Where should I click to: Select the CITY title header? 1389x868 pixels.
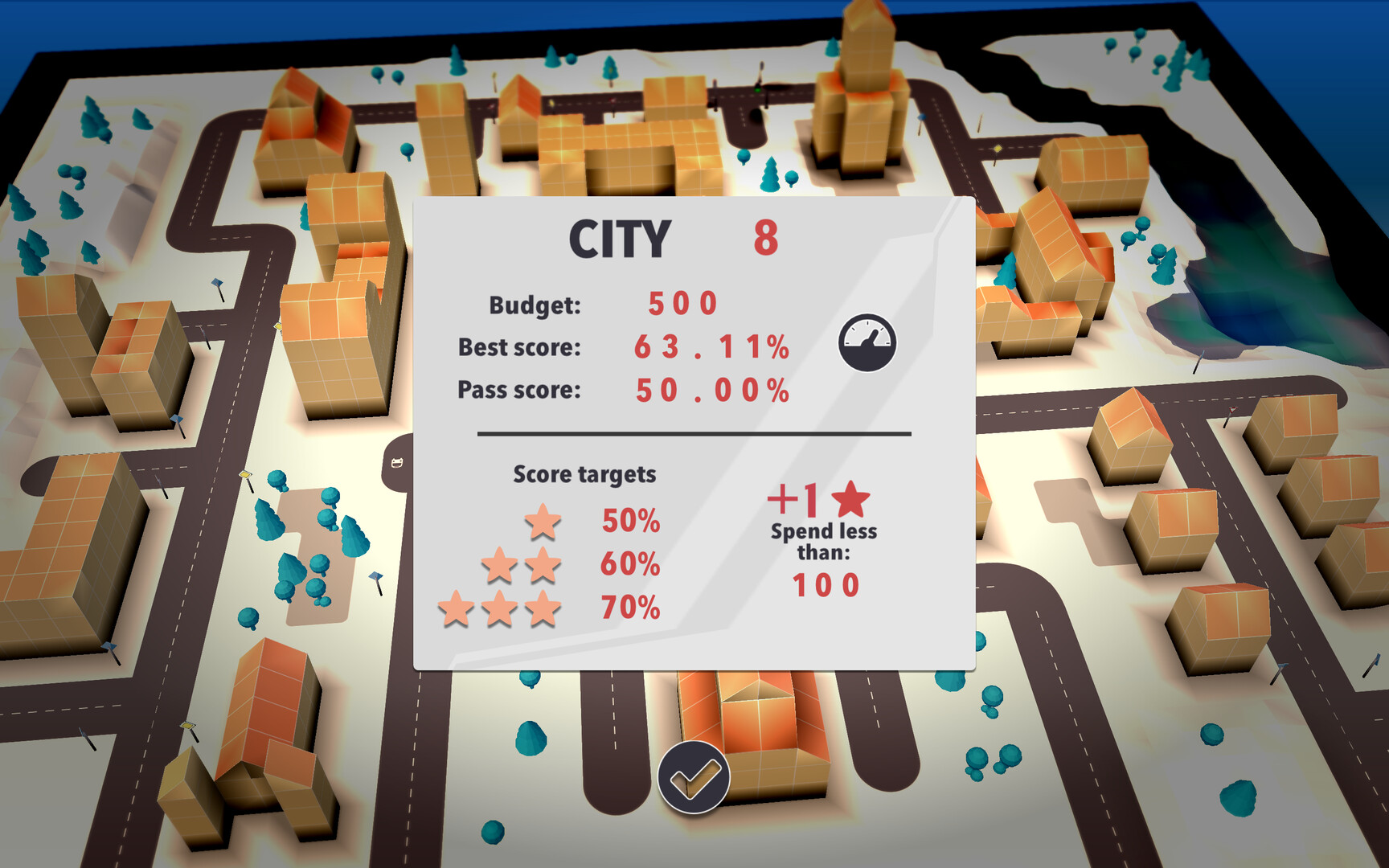pyautogui.click(x=619, y=236)
